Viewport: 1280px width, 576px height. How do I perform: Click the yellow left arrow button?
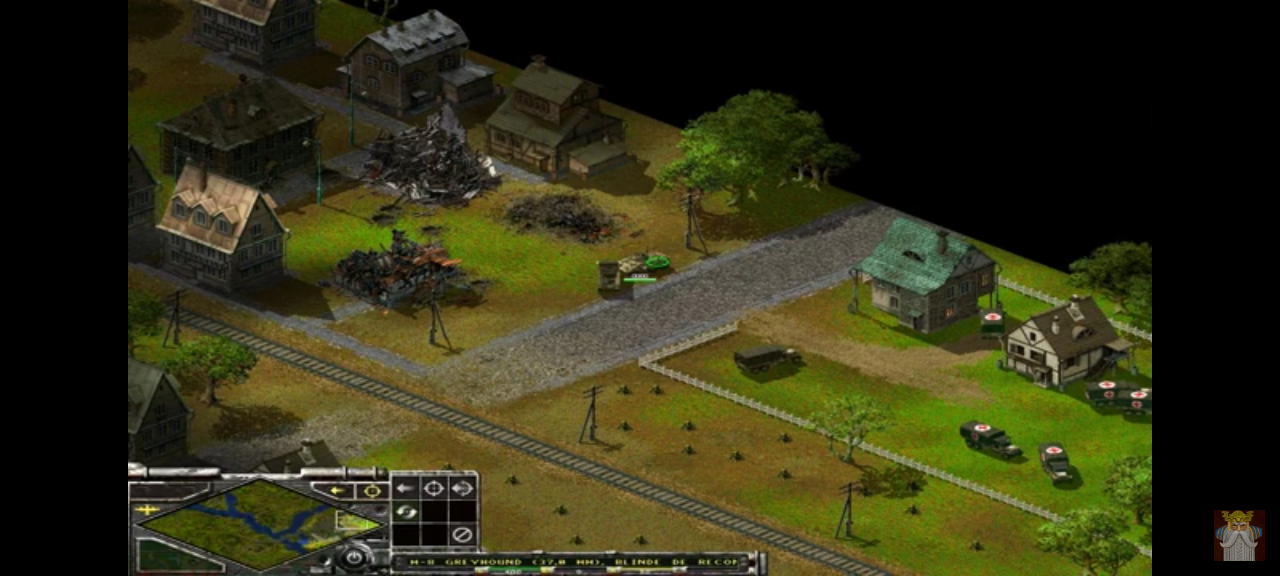tap(337, 490)
